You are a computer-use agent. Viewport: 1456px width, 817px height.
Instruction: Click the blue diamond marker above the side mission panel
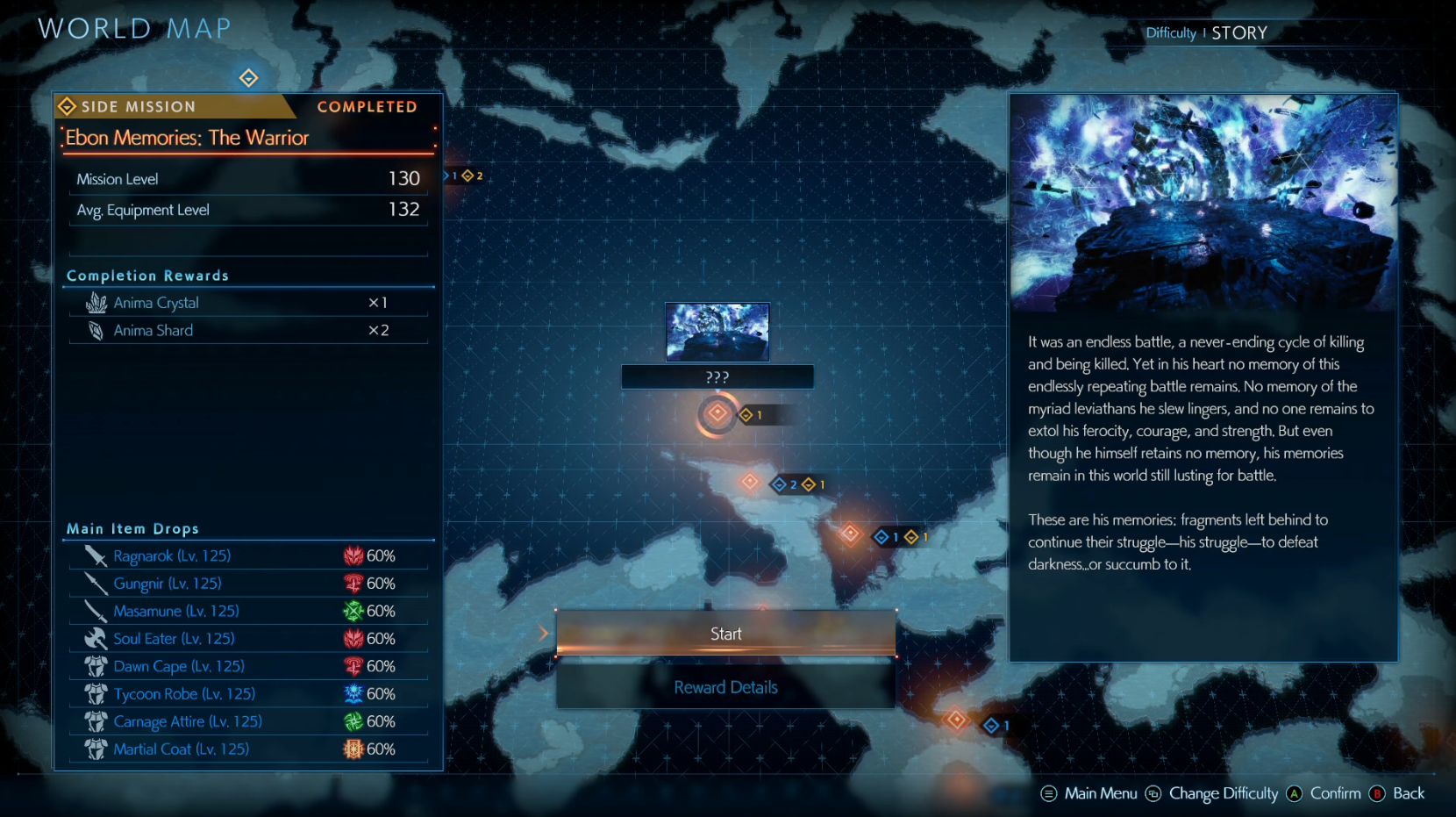click(x=249, y=78)
